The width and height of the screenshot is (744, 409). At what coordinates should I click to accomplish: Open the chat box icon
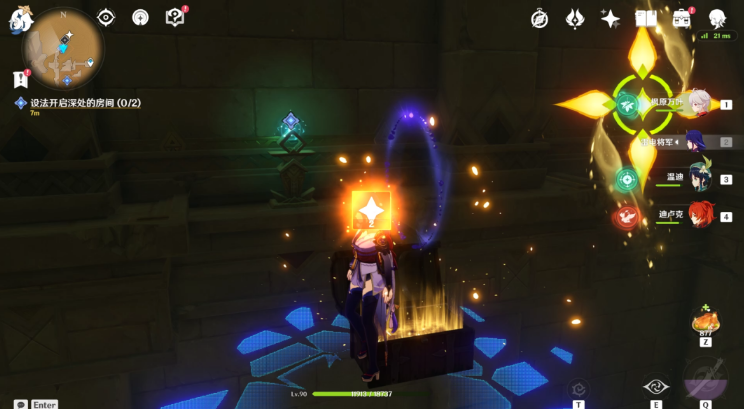pos(21,404)
